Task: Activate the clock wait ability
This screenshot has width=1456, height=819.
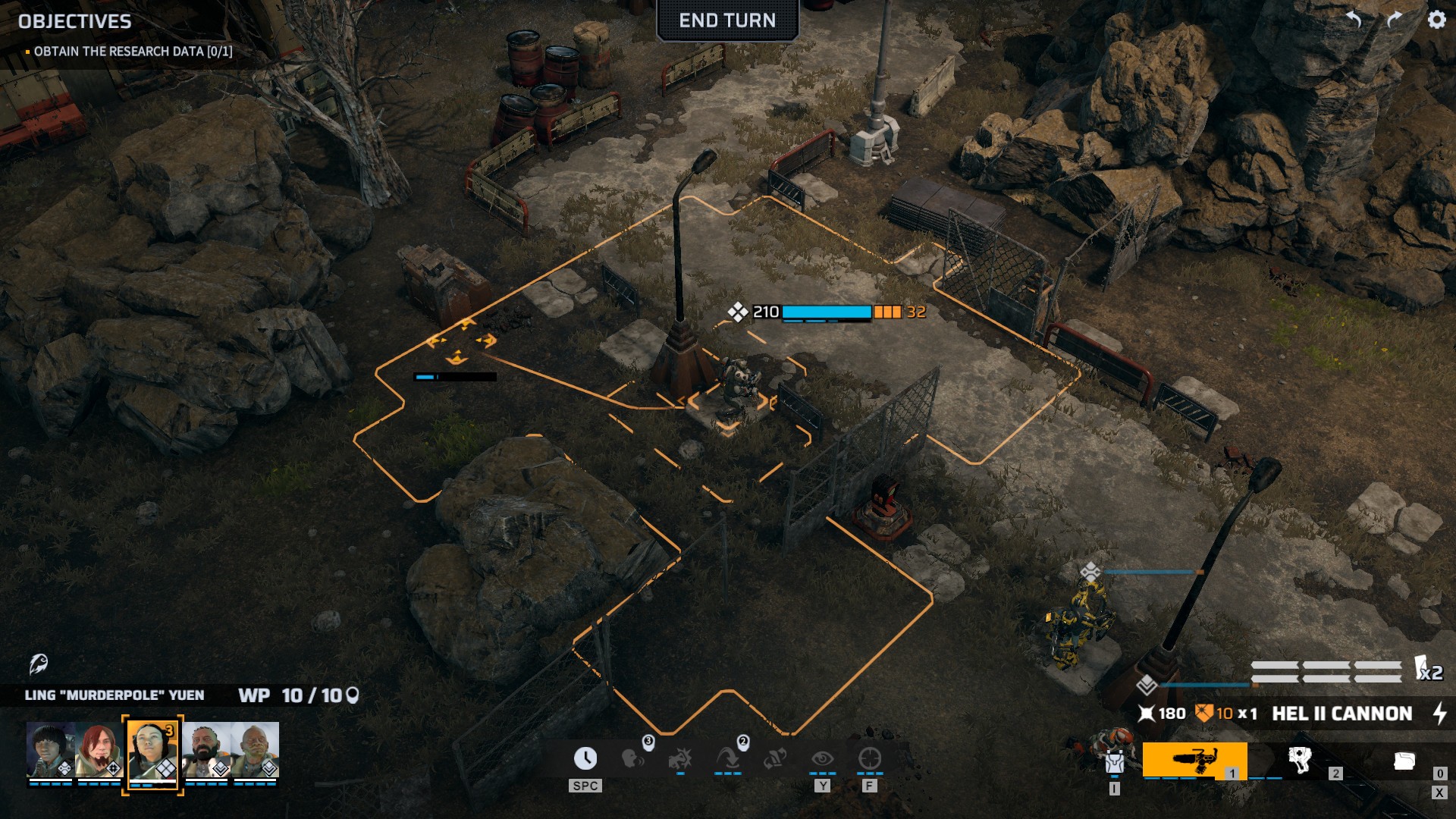Action: point(585,758)
